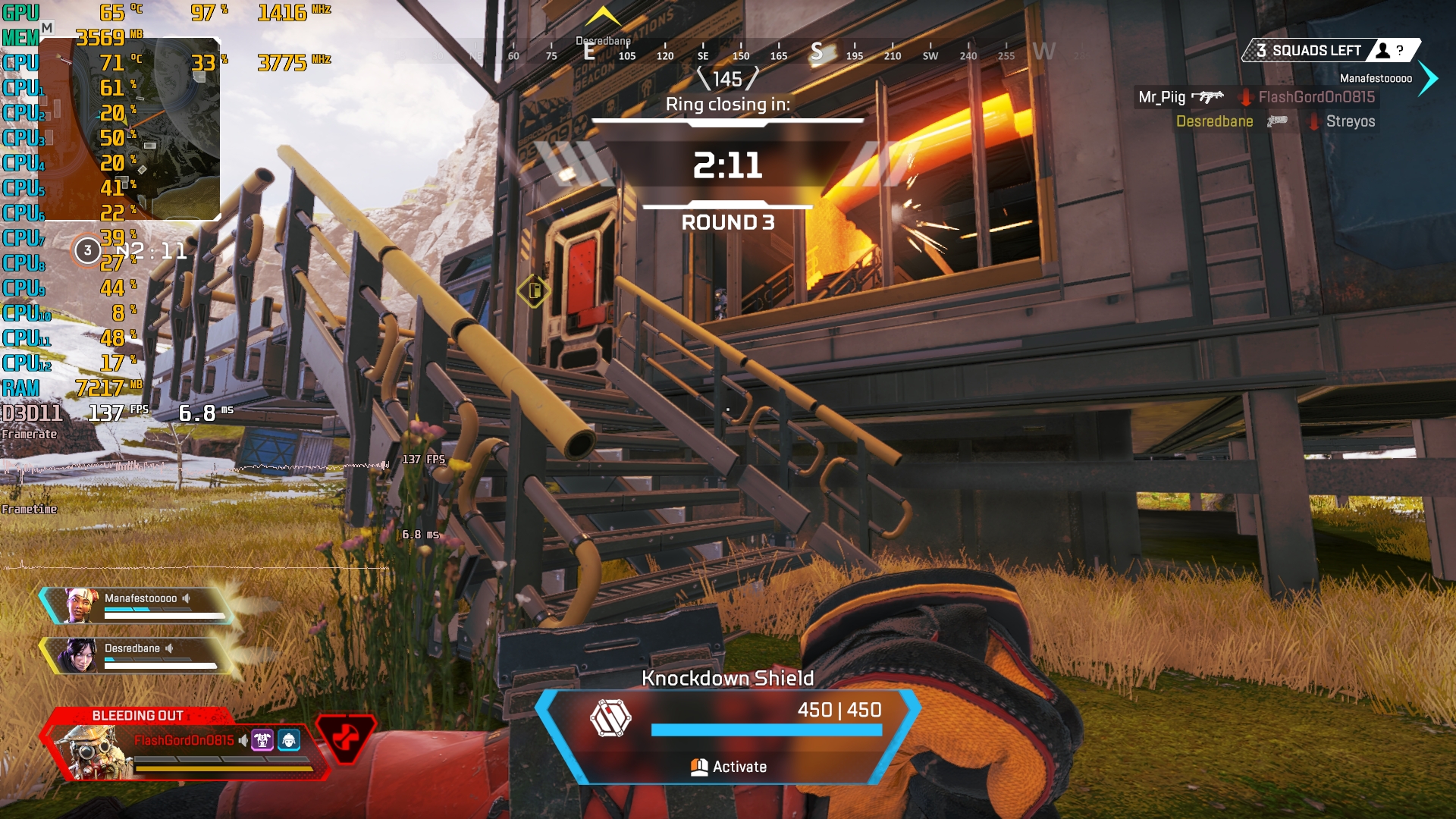Click the red health cross icon

click(x=346, y=737)
